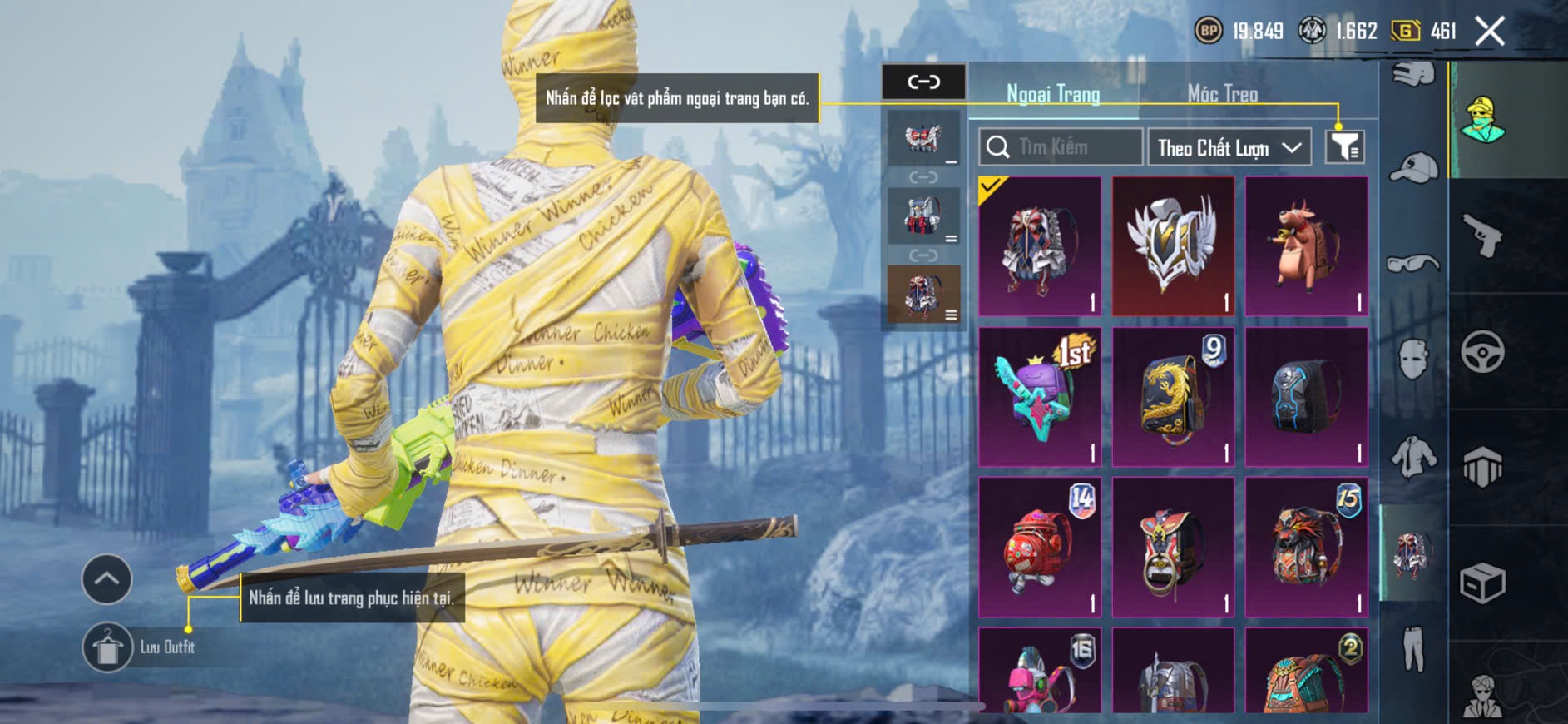Image resolution: width=1568 pixels, height=724 pixels.
Task: Switch to the Móc Treo tab
Action: (1222, 94)
